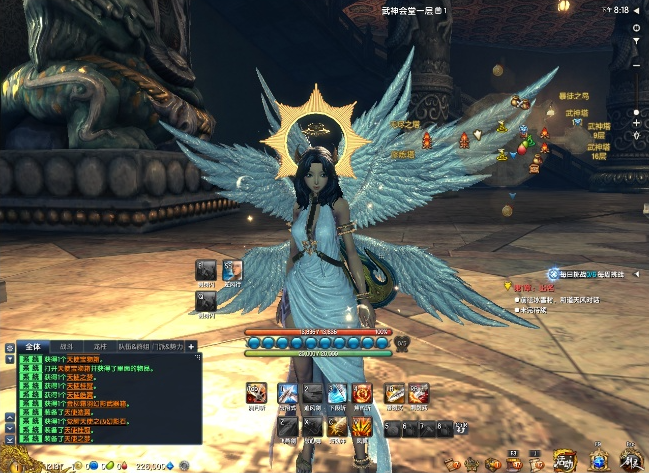Viewport: 649px width, 473px height.
Task: Open the 活动 events button
Action: point(566,460)
